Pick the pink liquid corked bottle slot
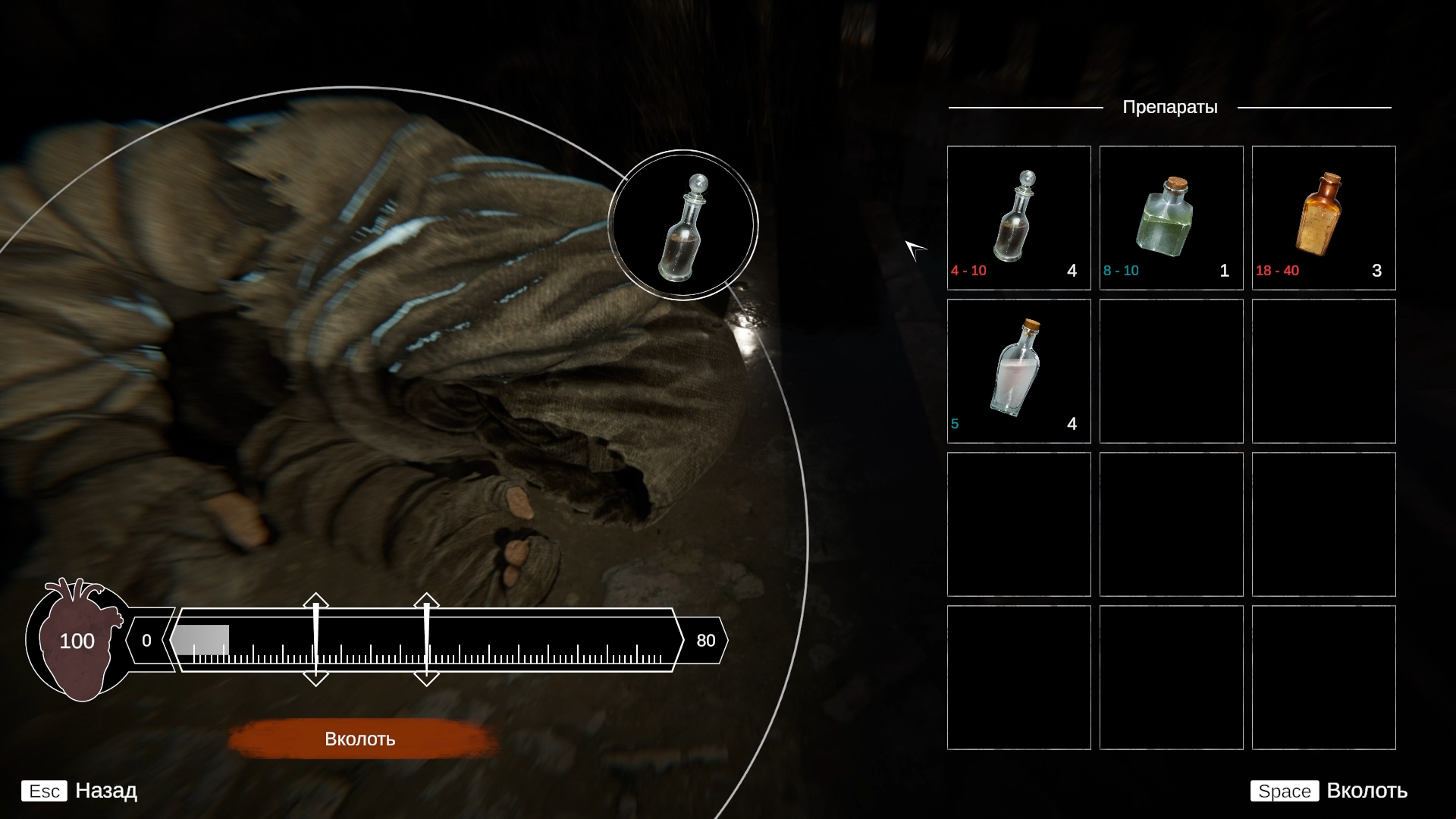 click(x=1018, y=371)
